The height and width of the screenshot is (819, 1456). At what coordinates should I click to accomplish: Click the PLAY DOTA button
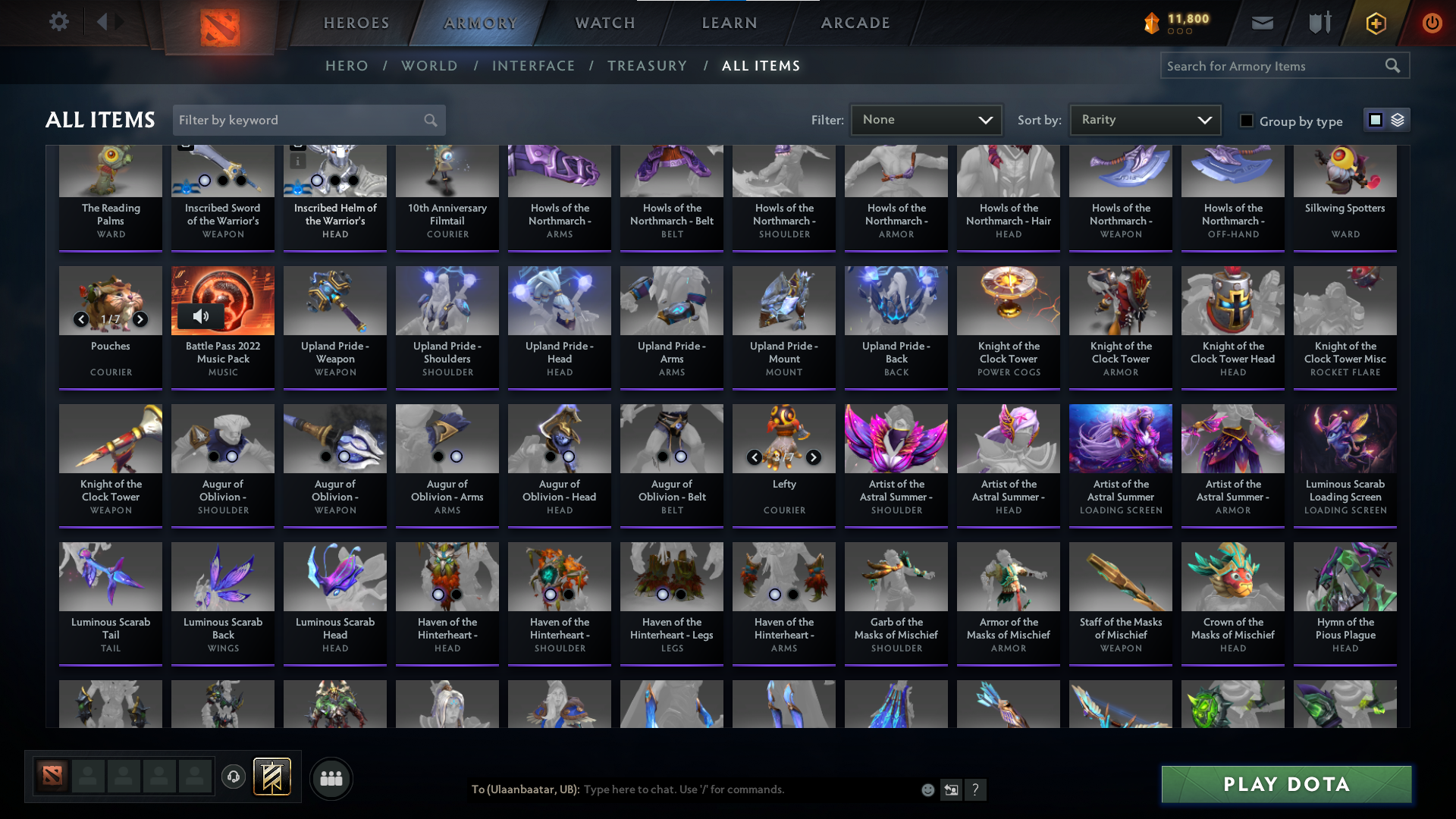click(x=1285, y=784)
